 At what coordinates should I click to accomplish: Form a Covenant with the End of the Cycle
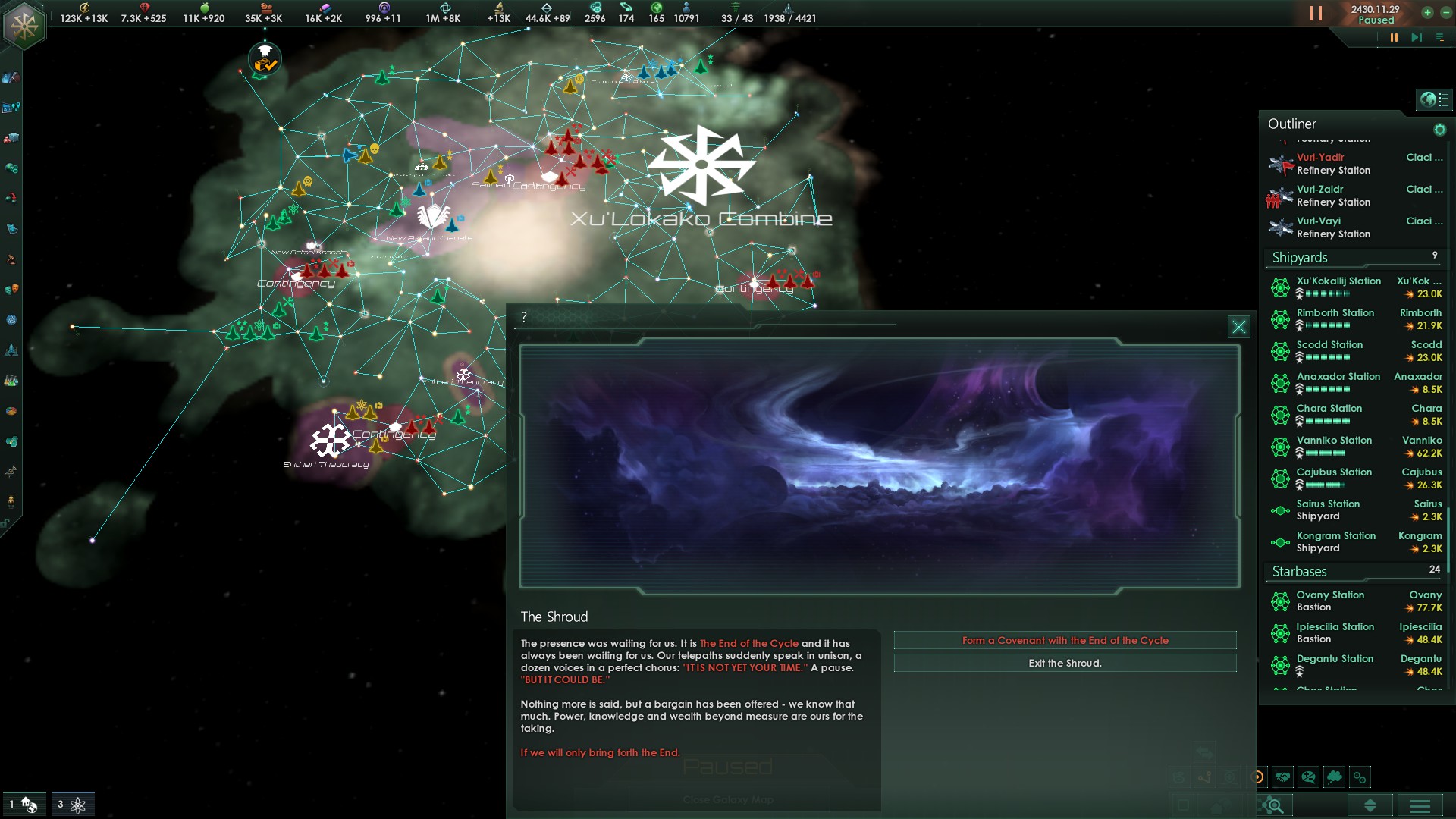click(1065, 641)
